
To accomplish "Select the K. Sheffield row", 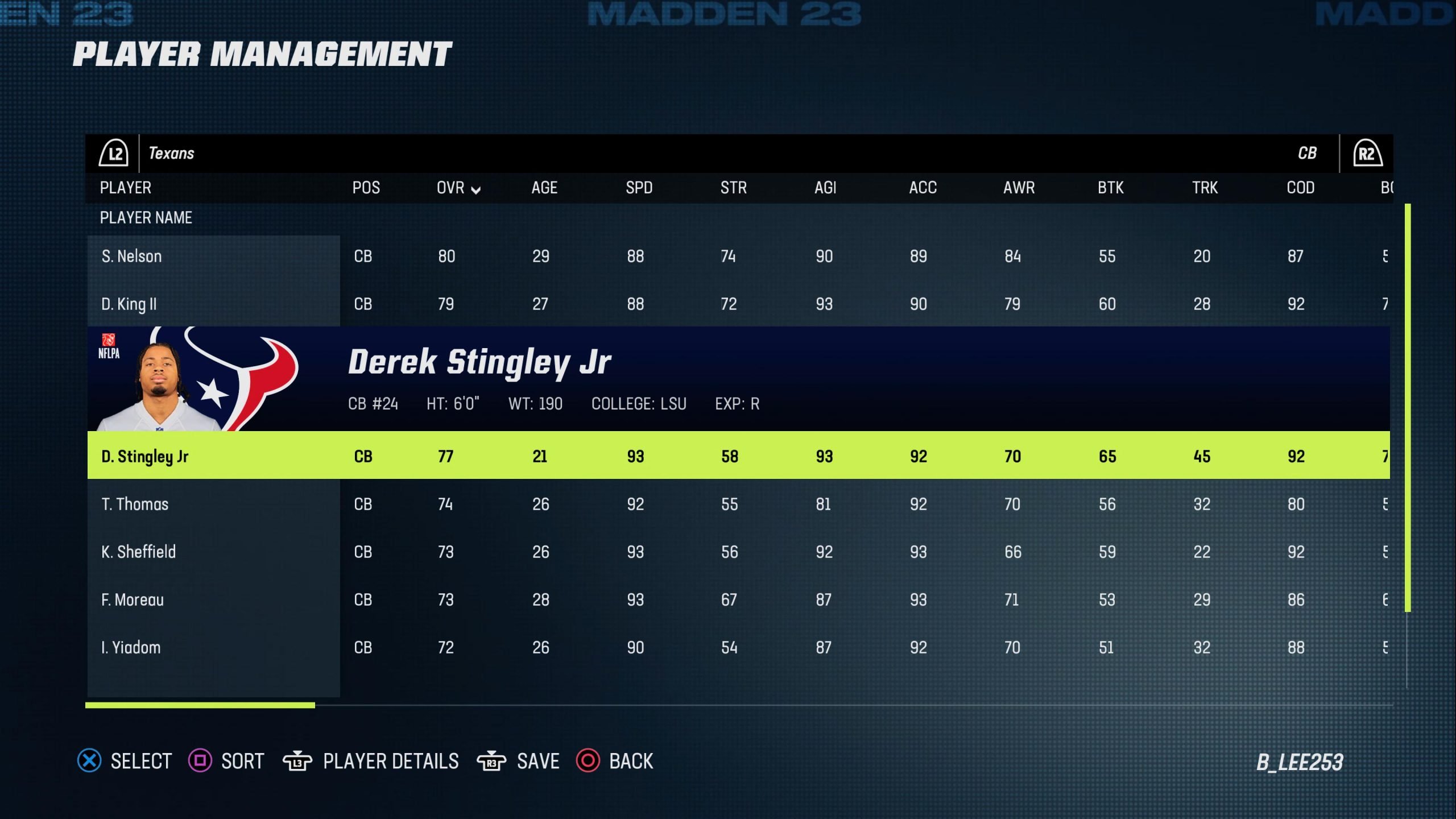I will pyautogui.click(x=138, y=552).
